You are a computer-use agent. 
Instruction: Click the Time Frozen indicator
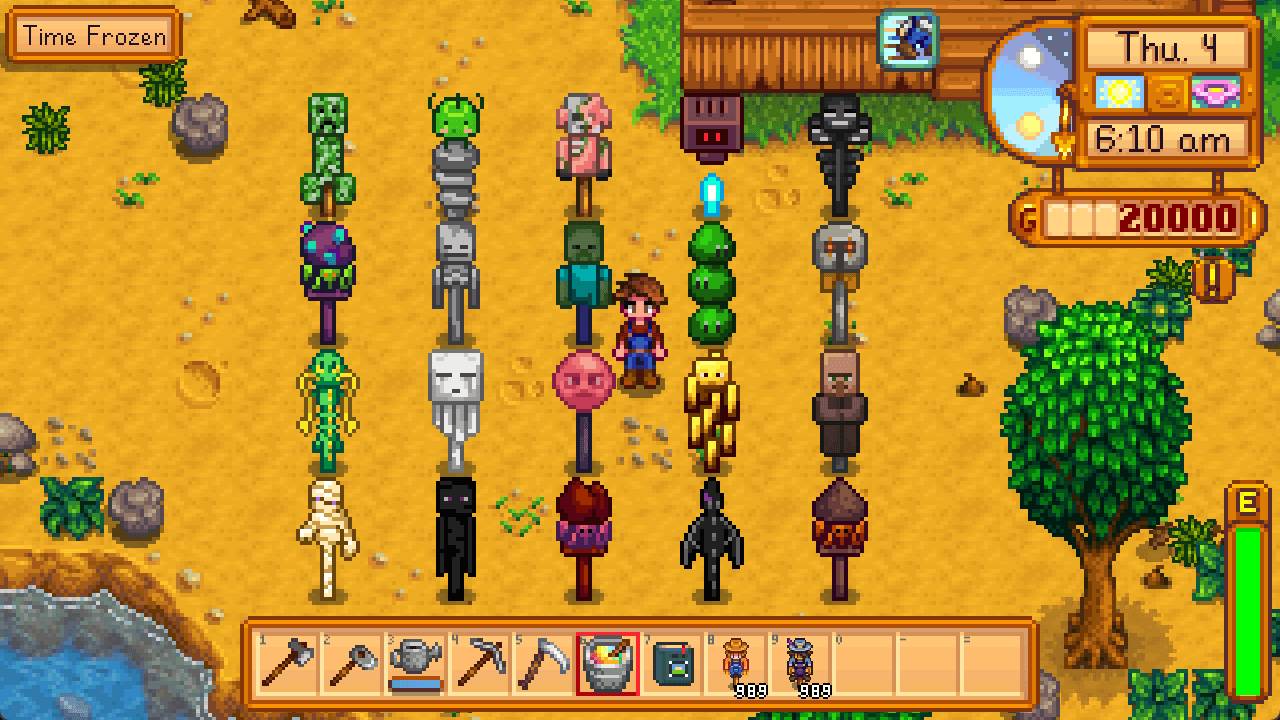pos(93,36)
